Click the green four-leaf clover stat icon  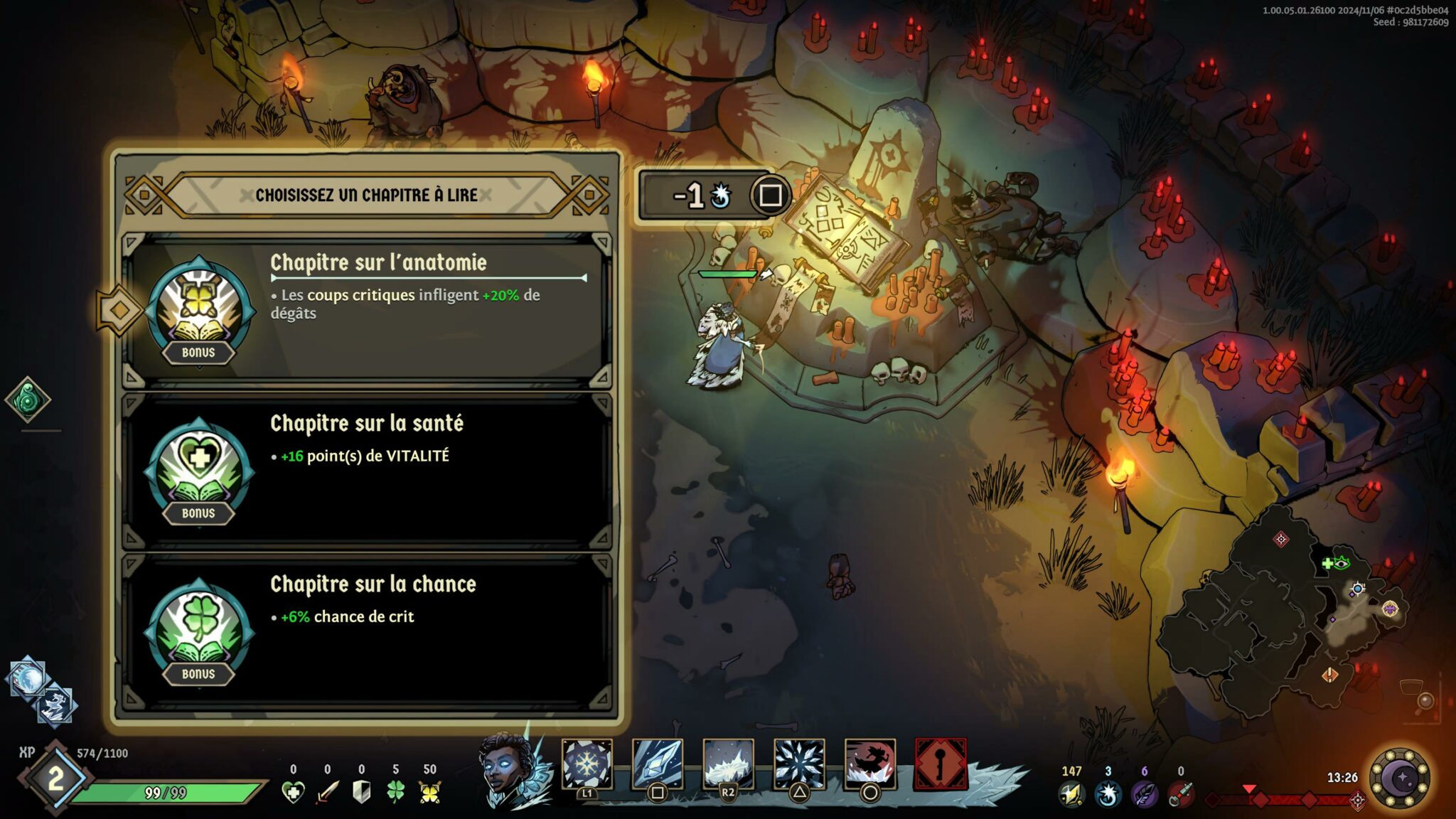tap(395, 792)
